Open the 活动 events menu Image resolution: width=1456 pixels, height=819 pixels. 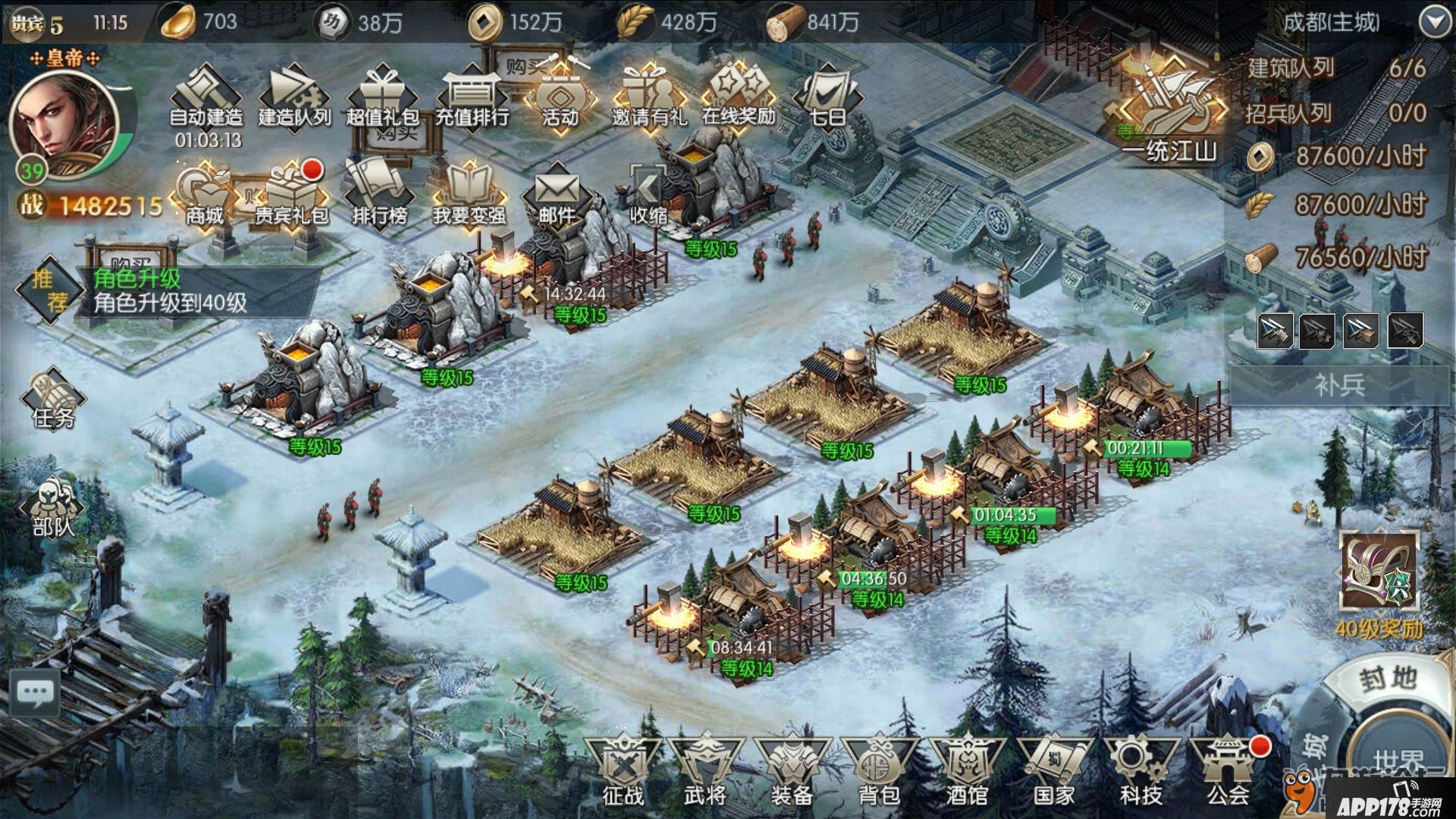click(x=560, y=97)
